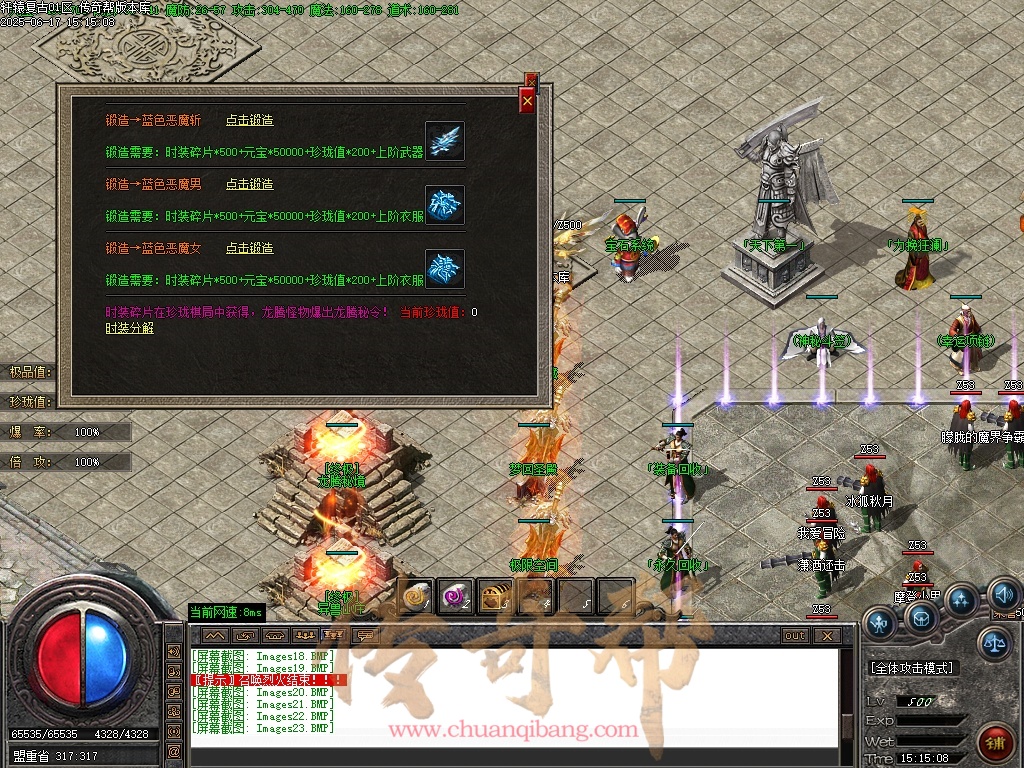
Task: Change the 全体攻击模式 attack mode
Action: (912, 668)
